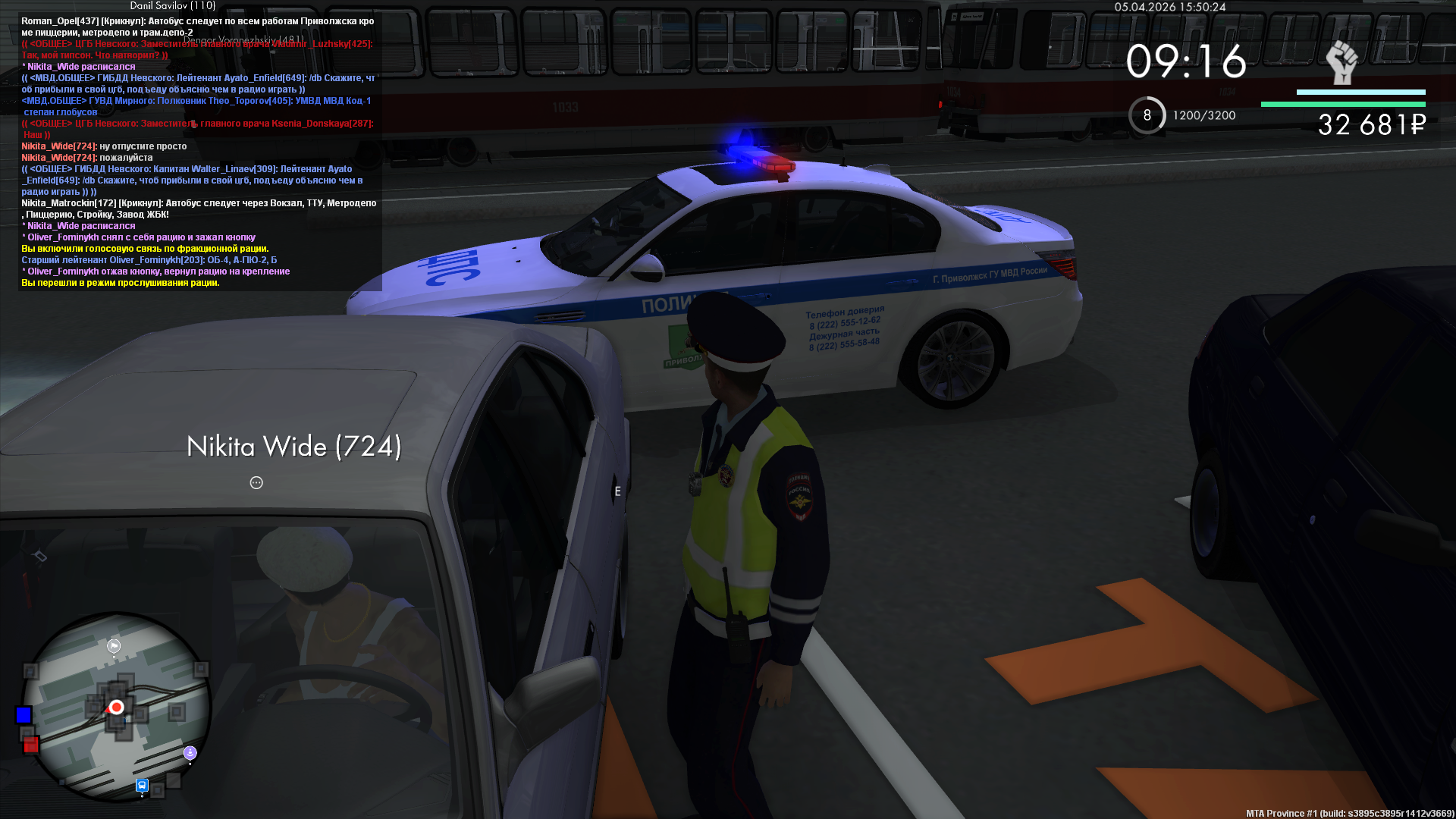Click the chat log panel

point(199,152)
